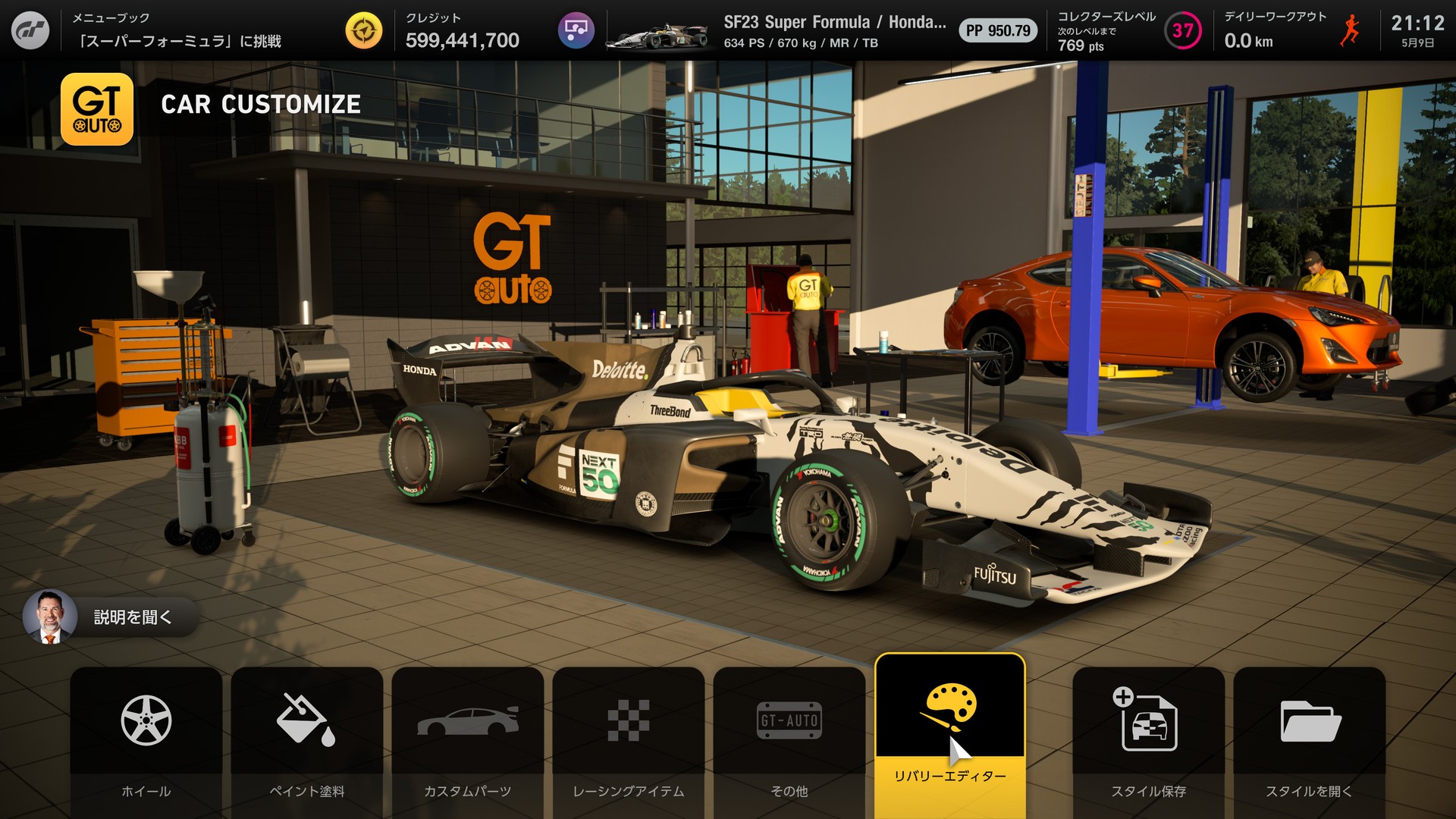Click the GT Auto badge icon
The image size is (1456, 819).
click(97, 109)
